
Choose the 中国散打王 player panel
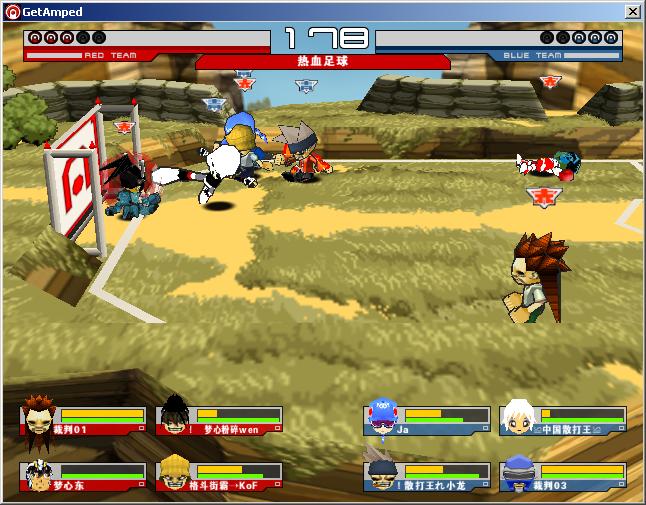click(563, 420)
